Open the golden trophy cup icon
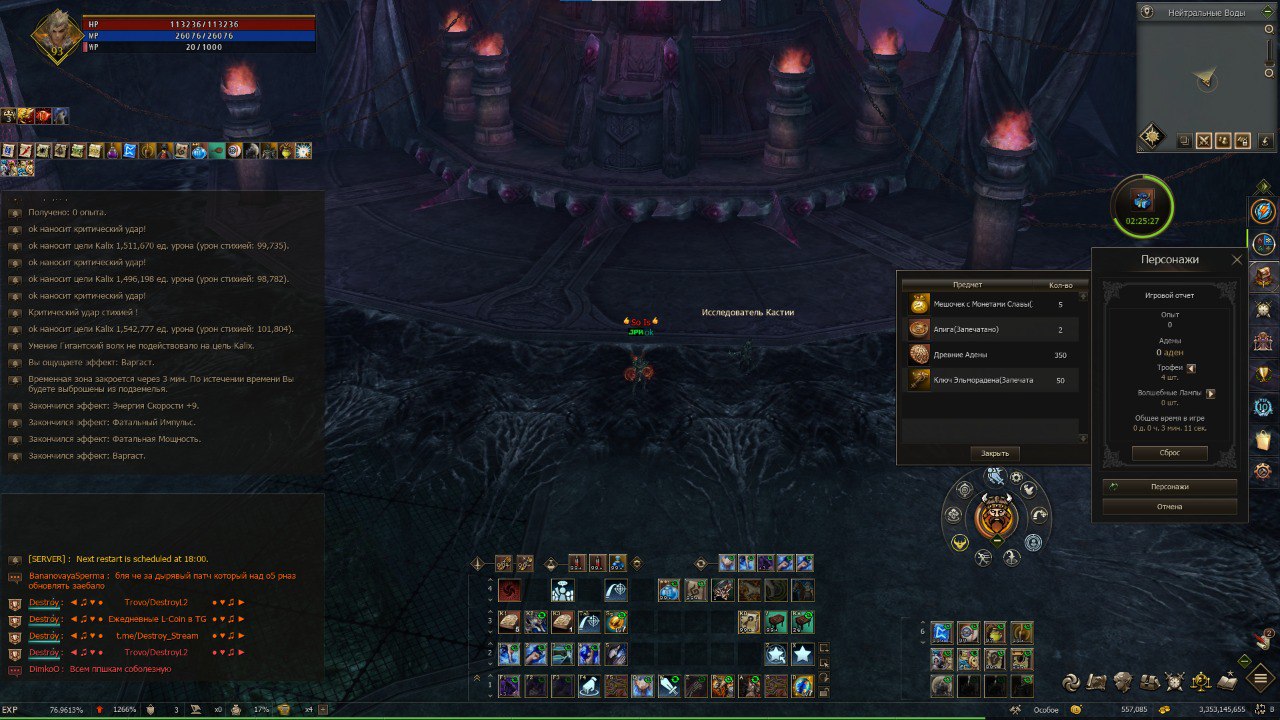 [x=1264, y=374]
